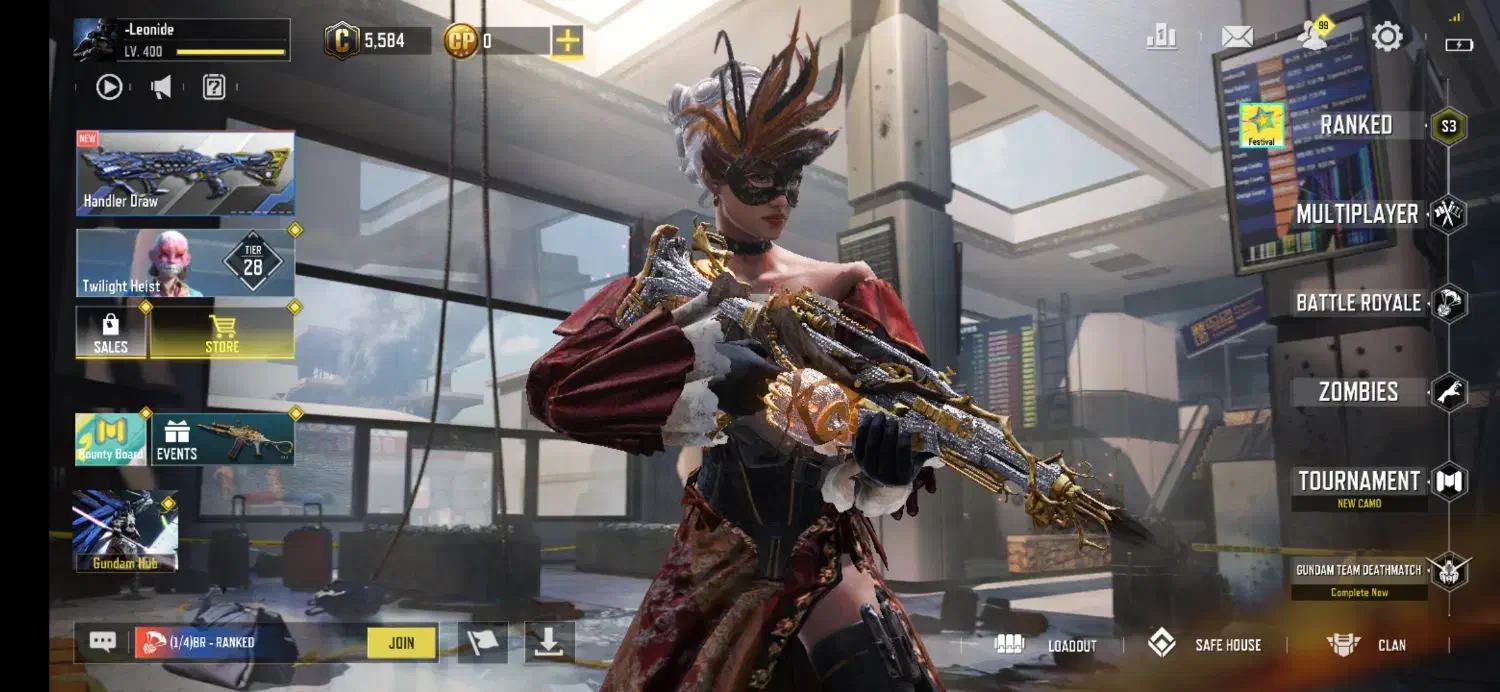Select the Multiplayer mode

coord(1357,214)
